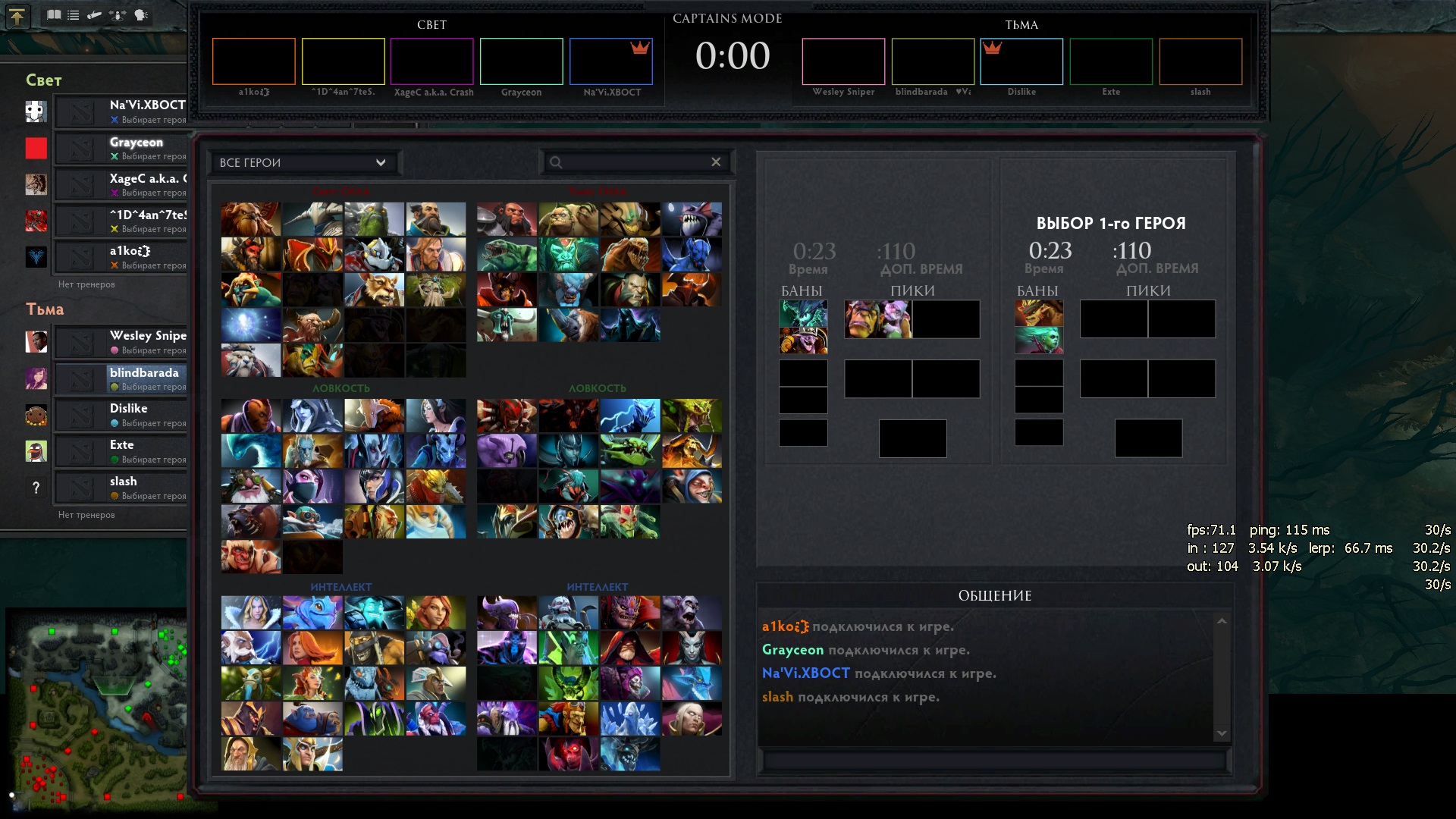Viewport: 1456px width, 819px height.
Task: Select the Dislike player row
Action: pos(121,415)
